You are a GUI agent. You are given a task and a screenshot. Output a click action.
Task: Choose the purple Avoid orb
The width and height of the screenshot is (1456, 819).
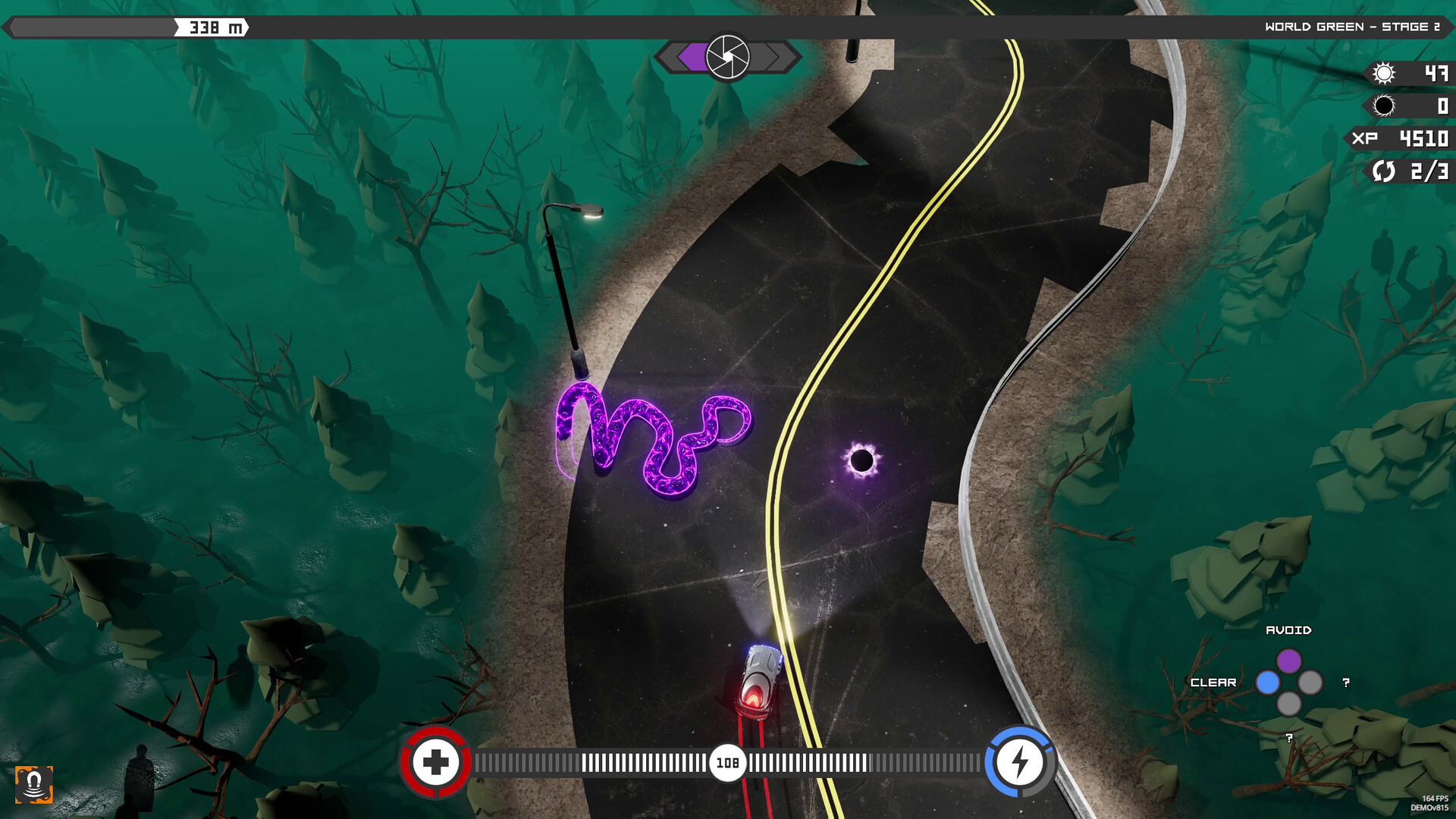[x=1288, y=661]
